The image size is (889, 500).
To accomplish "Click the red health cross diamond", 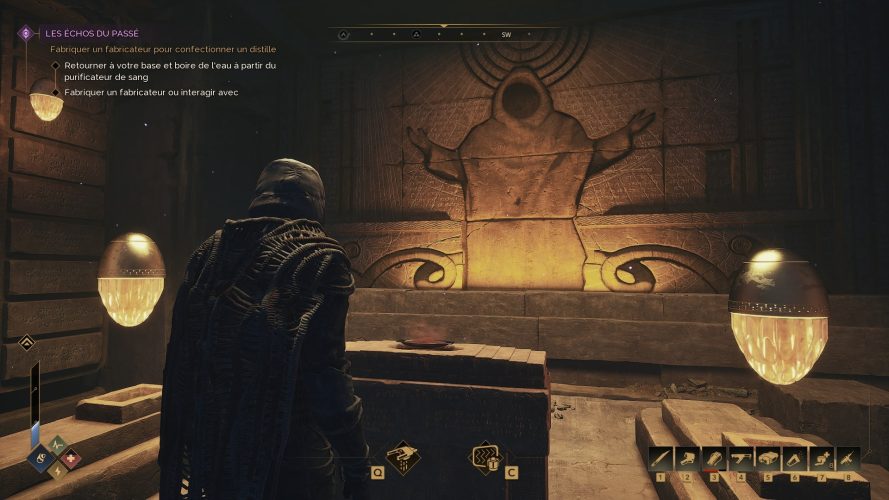I will click(71, 459).
